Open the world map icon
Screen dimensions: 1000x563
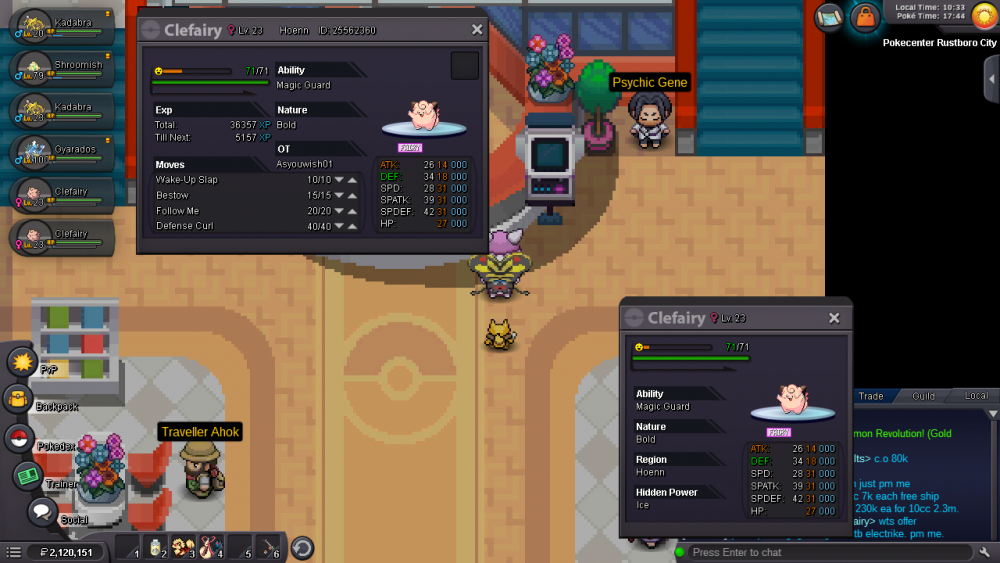[829, 17]
